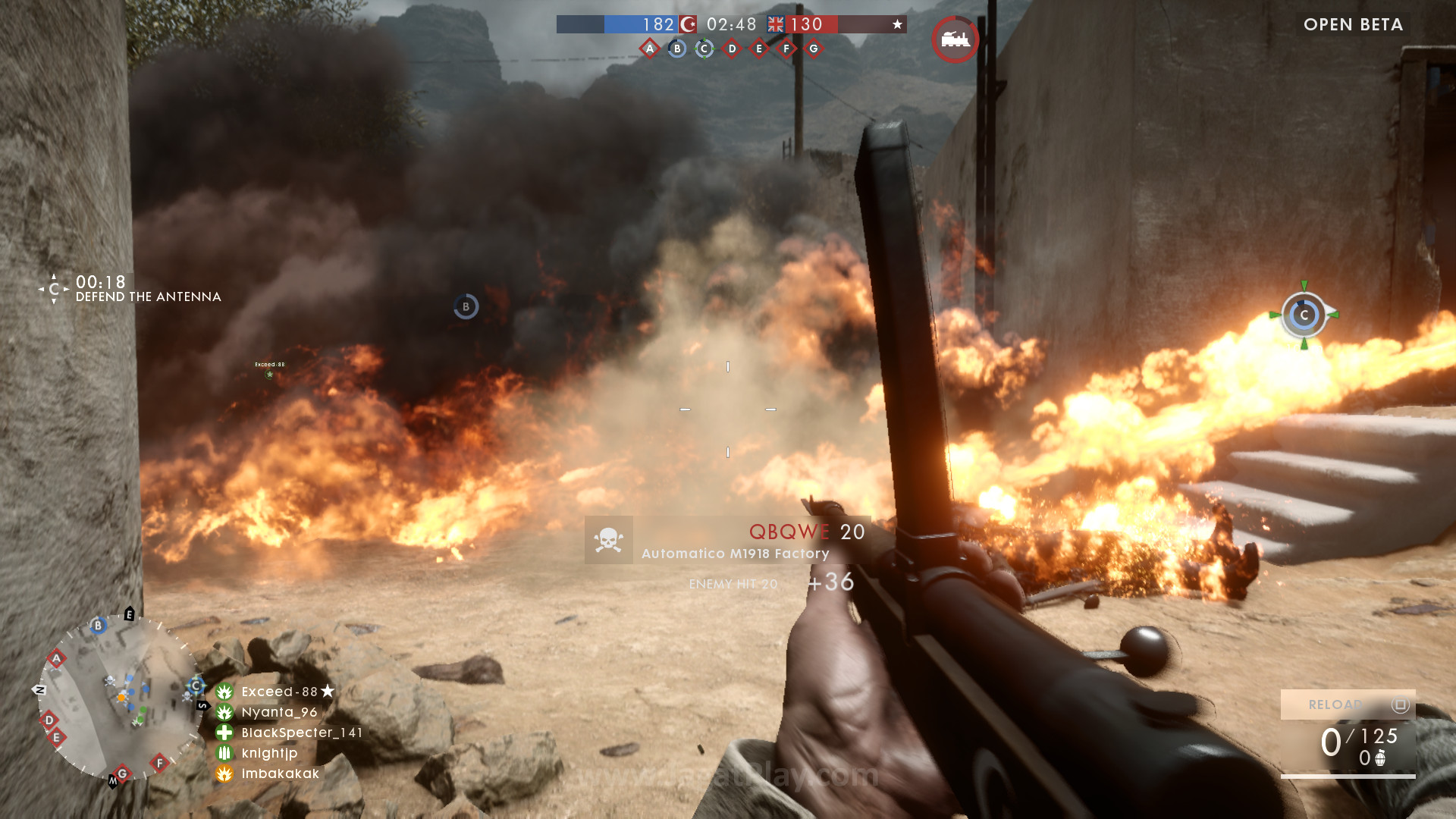The height and width of the screenshot is (819, 1456).
Task: Click the red armored train behemoth icon
Action: pyautogui.click(x=955, y=39)
